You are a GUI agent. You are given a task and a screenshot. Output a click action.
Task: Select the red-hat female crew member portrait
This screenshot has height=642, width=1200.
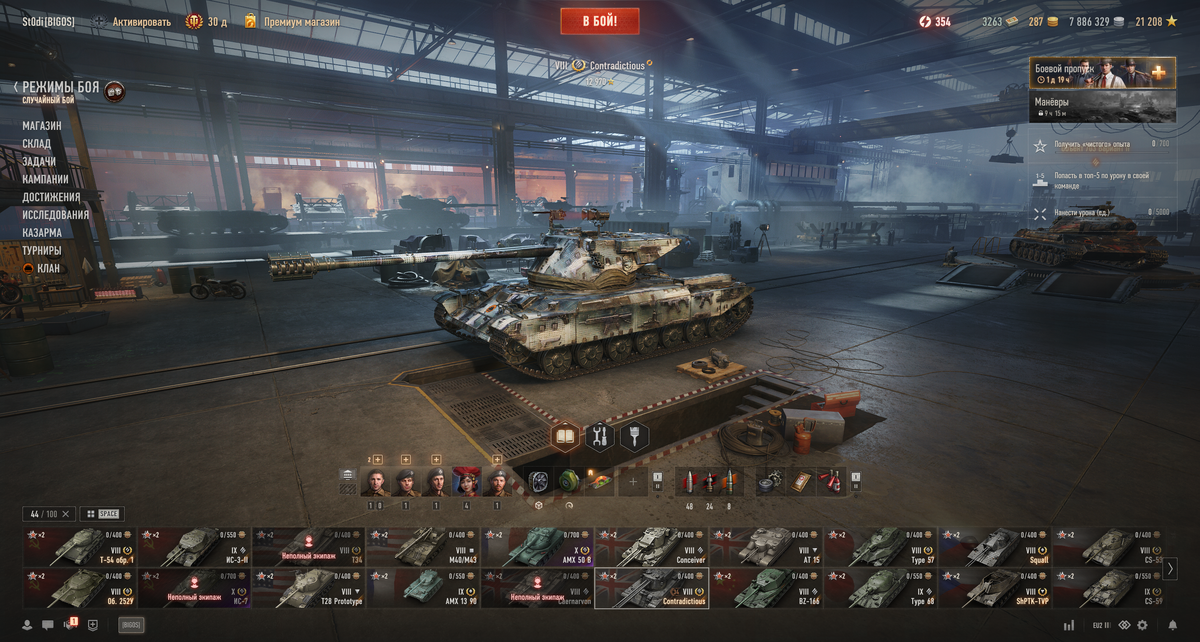point(467,482)
